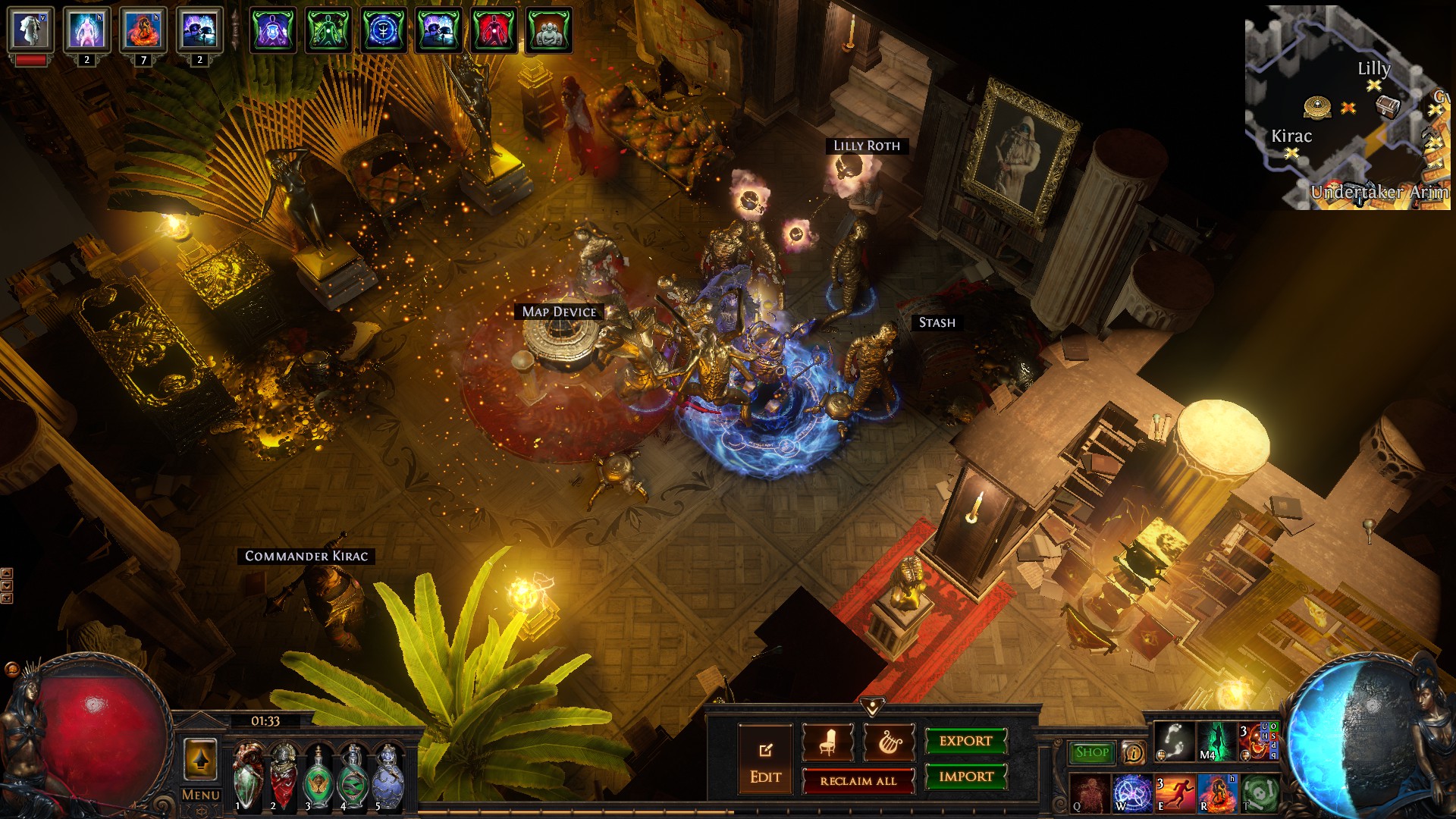The width and height of the screenshot is (1456, 819).
Task: Open the harp music button
Action: point(889,742)
